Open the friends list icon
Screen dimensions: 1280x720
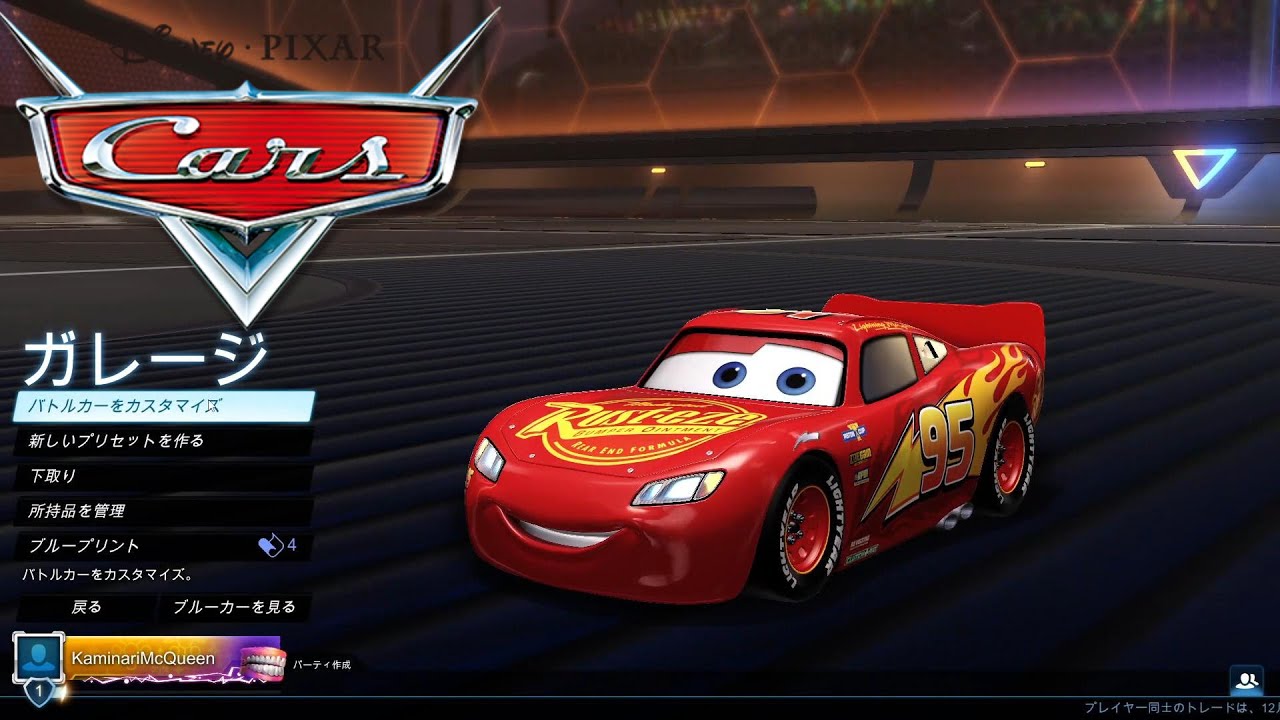pyautogui.click(x=1247, y=681)
